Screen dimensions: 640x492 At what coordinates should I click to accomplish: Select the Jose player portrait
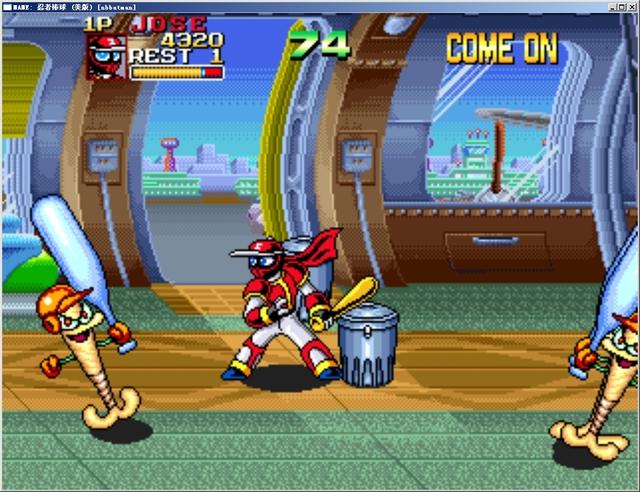pos(105,56)
